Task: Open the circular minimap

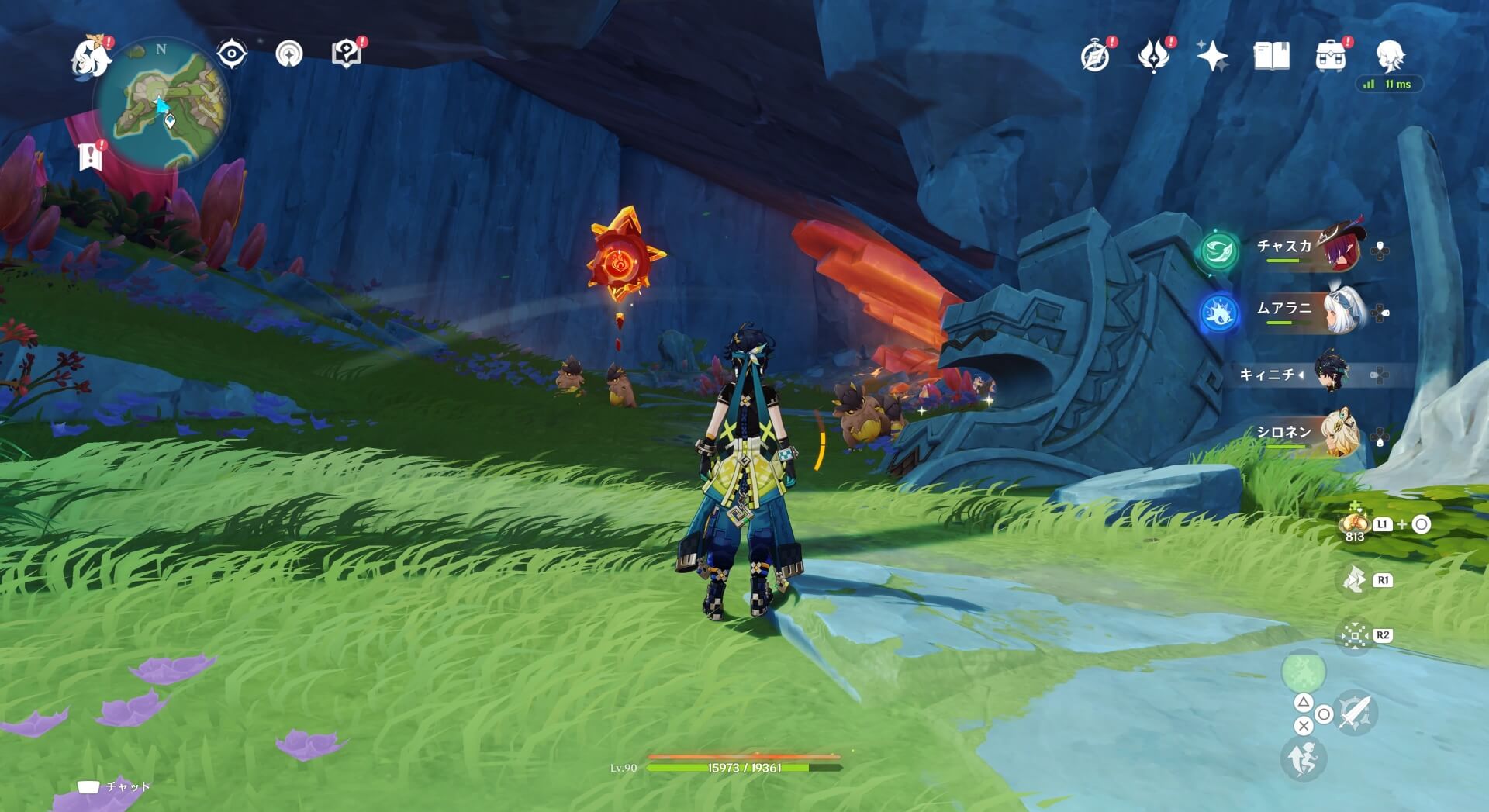Action: pos(161,105)
